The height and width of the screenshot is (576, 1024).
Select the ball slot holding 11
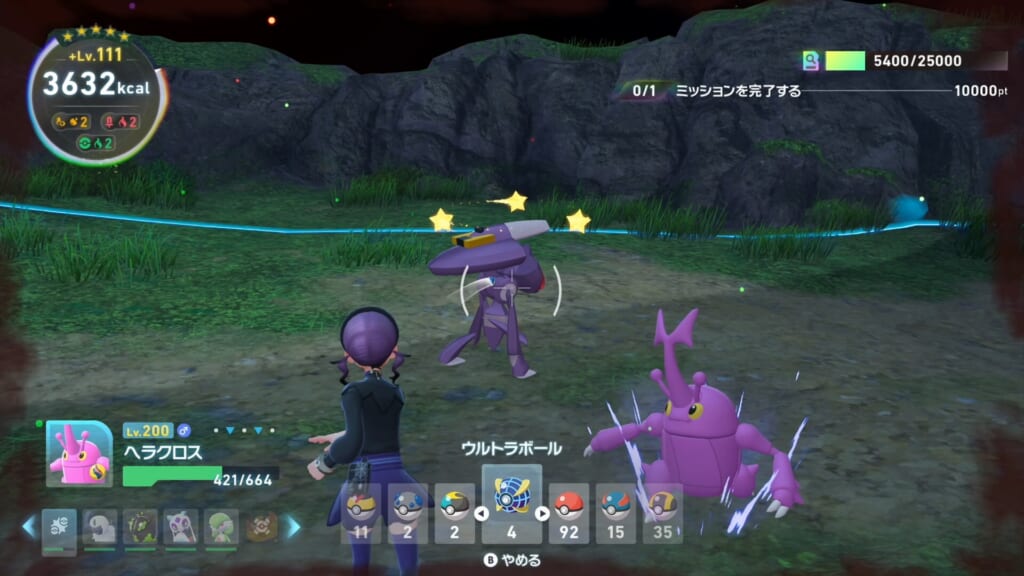(x=362, y=511)
